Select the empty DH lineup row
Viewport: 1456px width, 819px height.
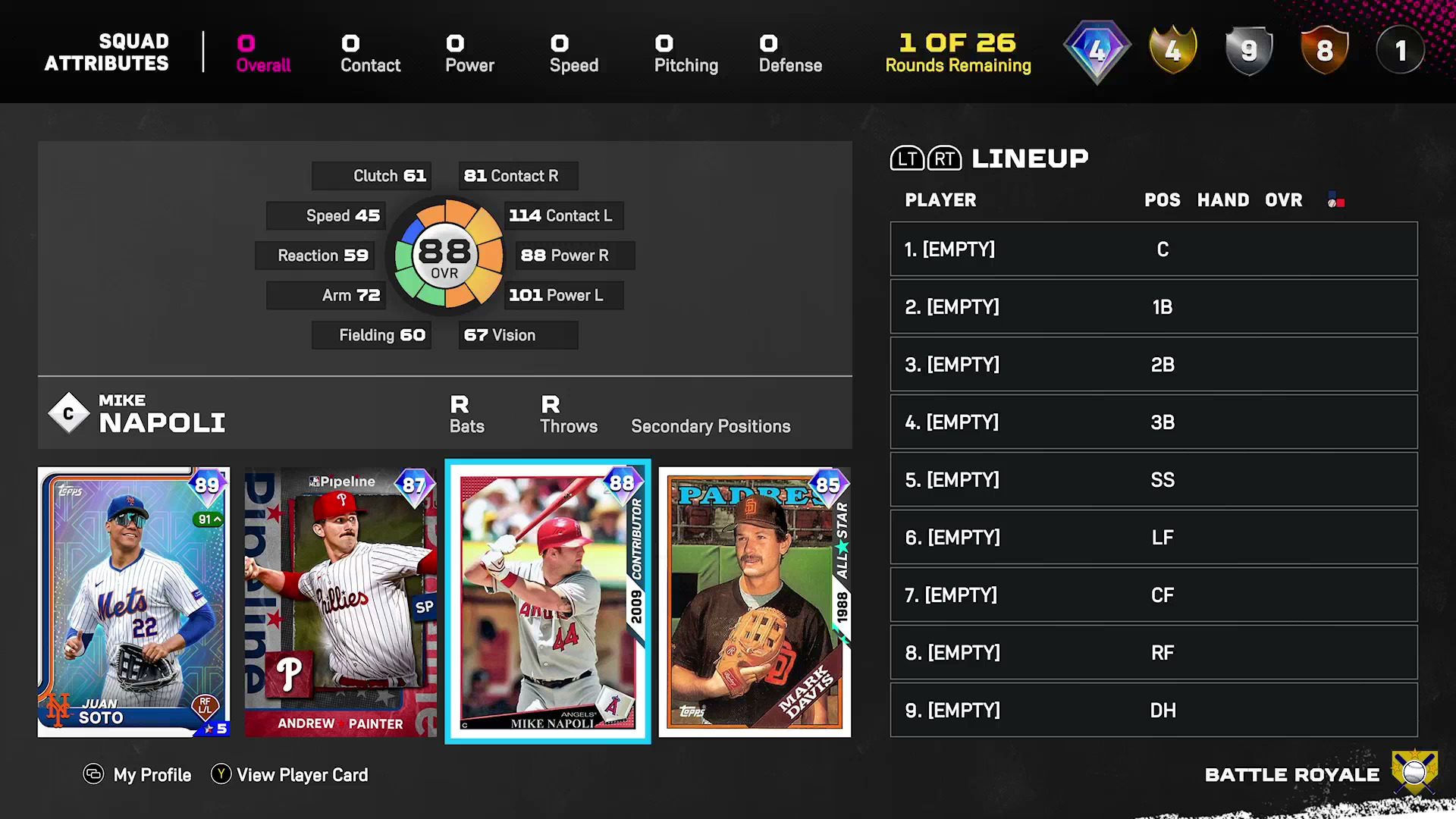1153,711
